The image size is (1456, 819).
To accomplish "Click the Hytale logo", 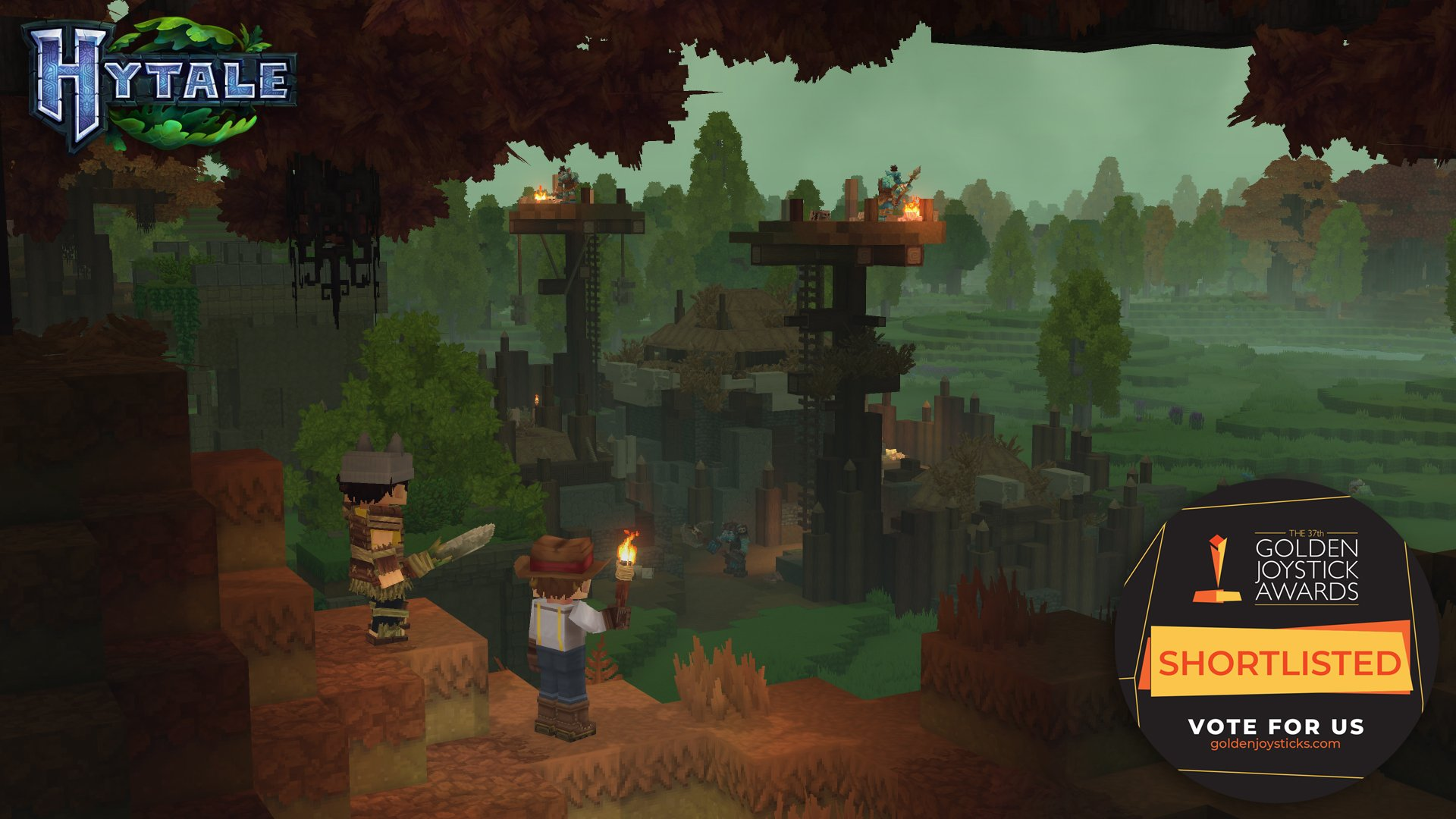I will pyautogui.click(x=161, y=83).
